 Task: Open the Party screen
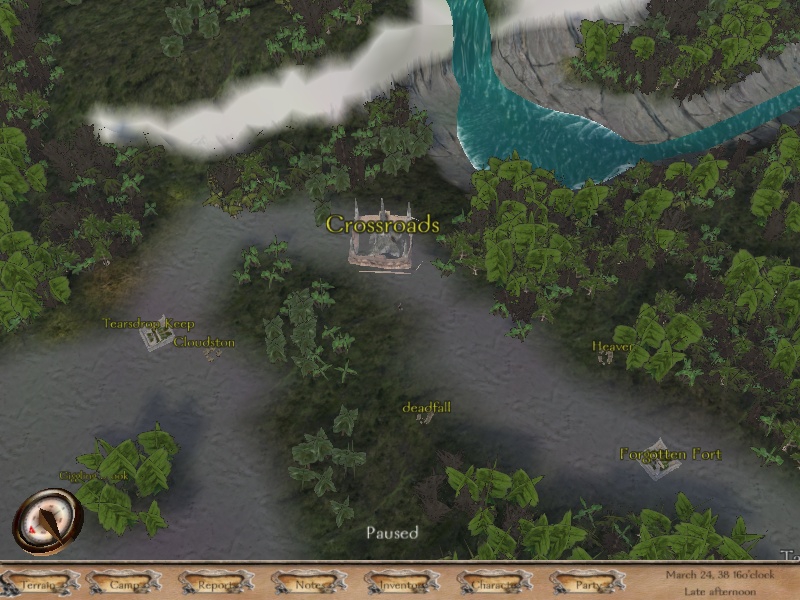click(587, 583)
